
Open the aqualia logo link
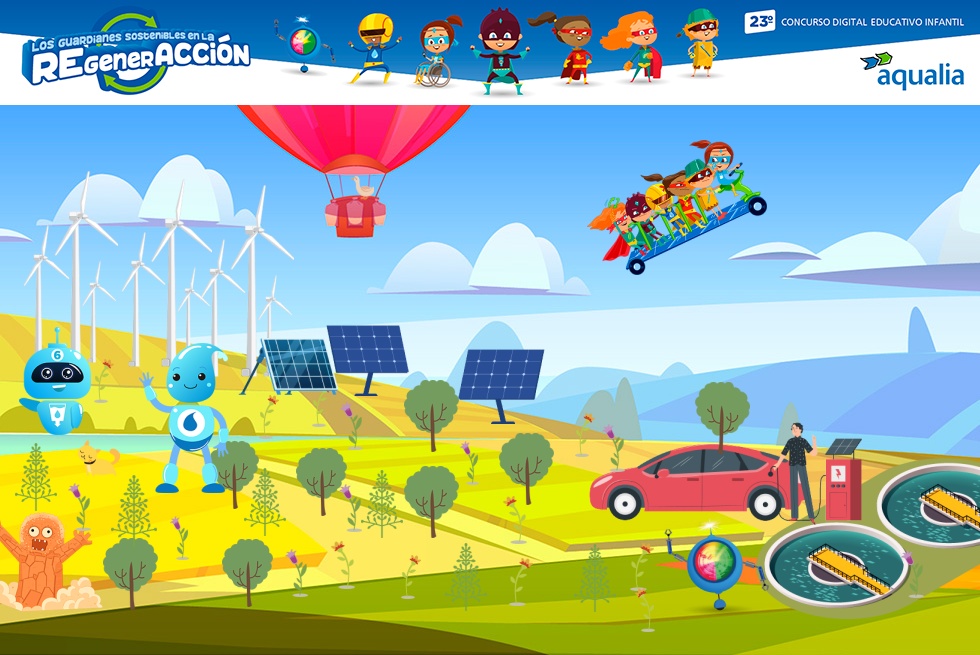click(x=911, y=70)
